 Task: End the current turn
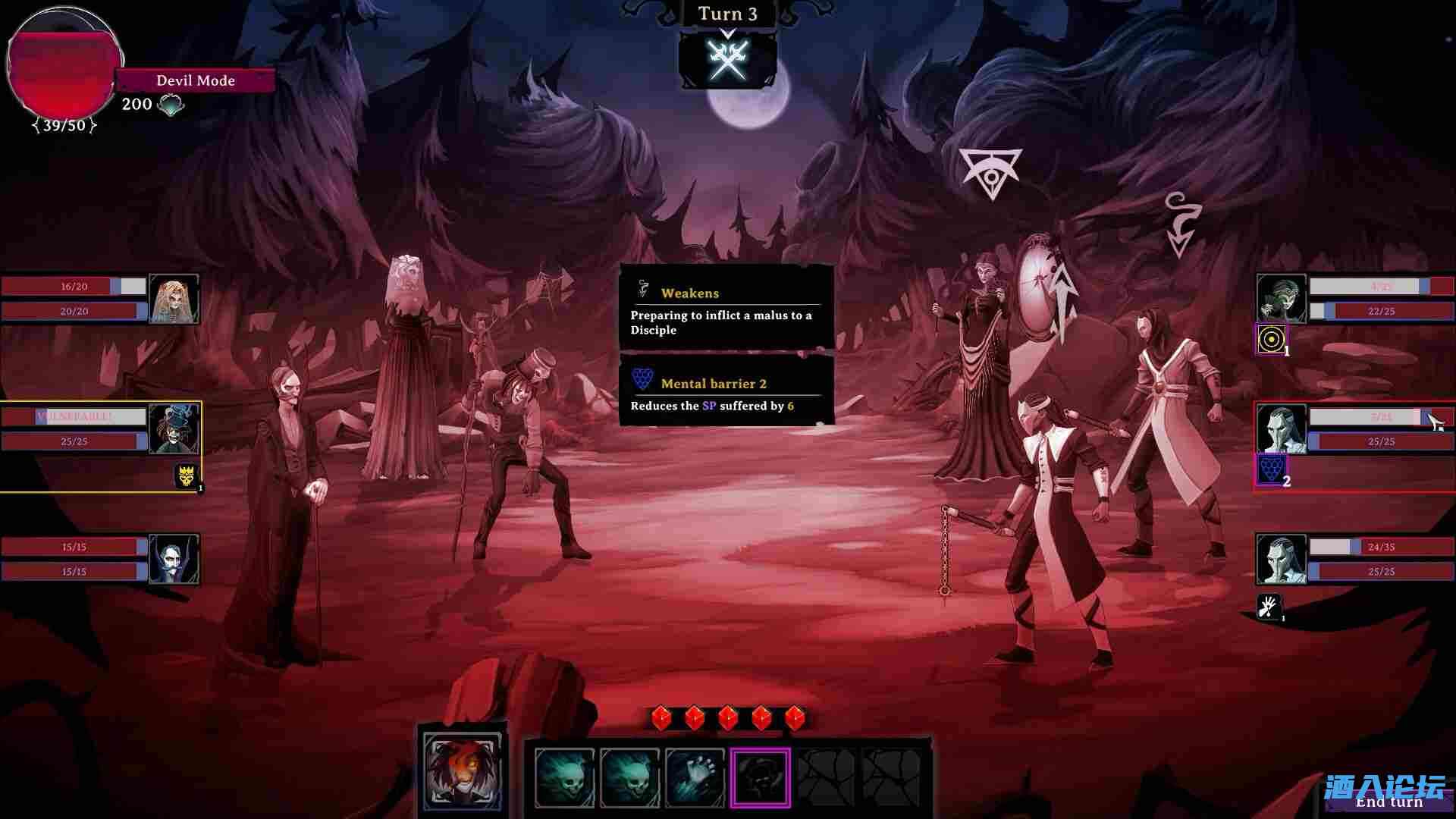[x=1388, y=802]
